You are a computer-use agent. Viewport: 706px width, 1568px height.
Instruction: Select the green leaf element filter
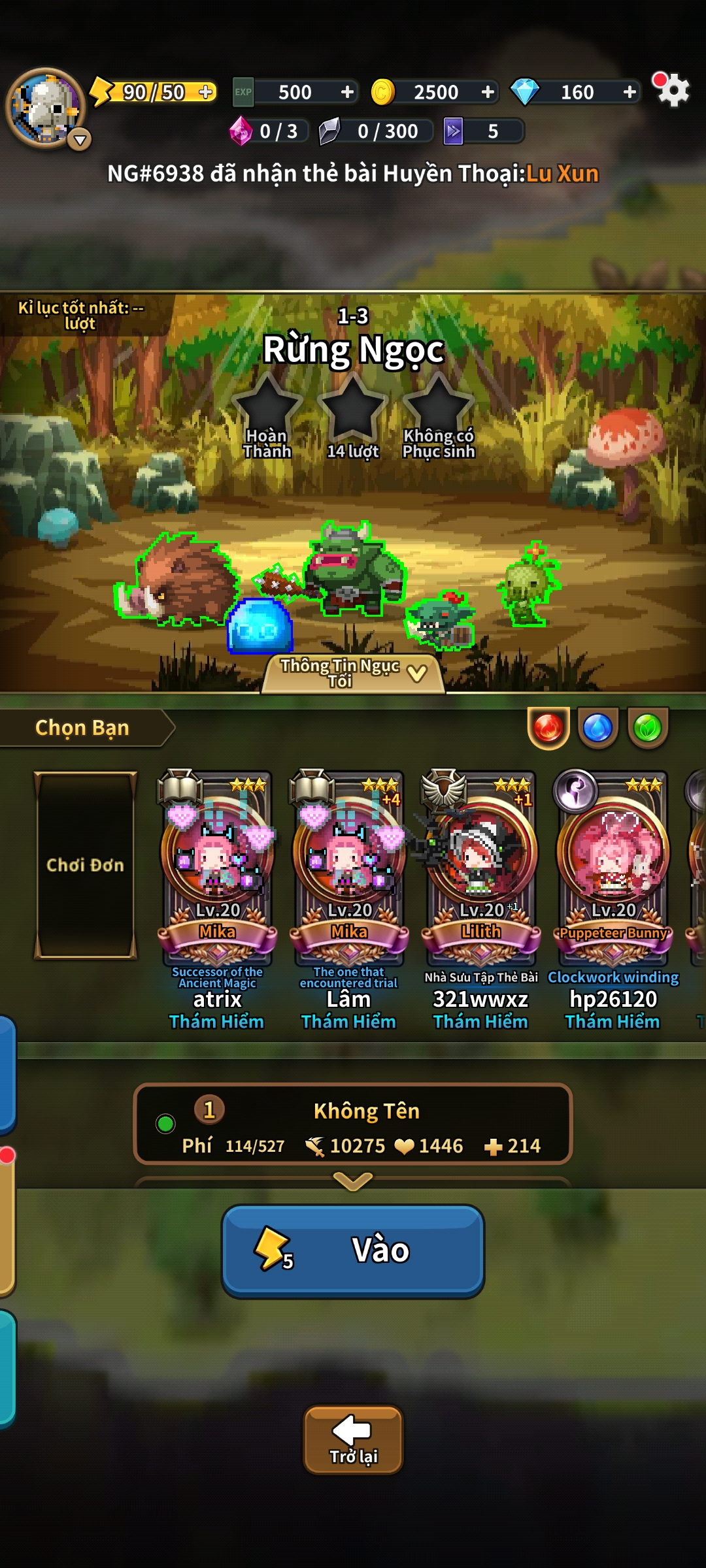[648, 728]
